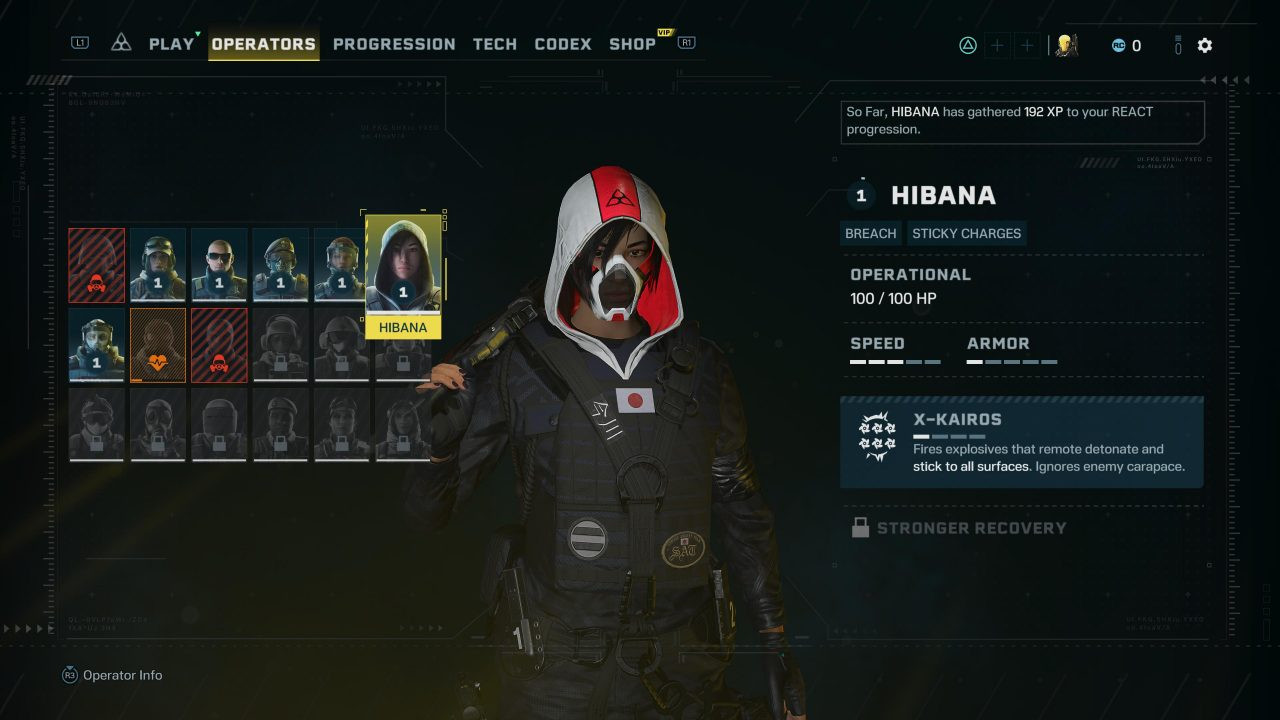Open settings with the gear icon

[1205, 45]
